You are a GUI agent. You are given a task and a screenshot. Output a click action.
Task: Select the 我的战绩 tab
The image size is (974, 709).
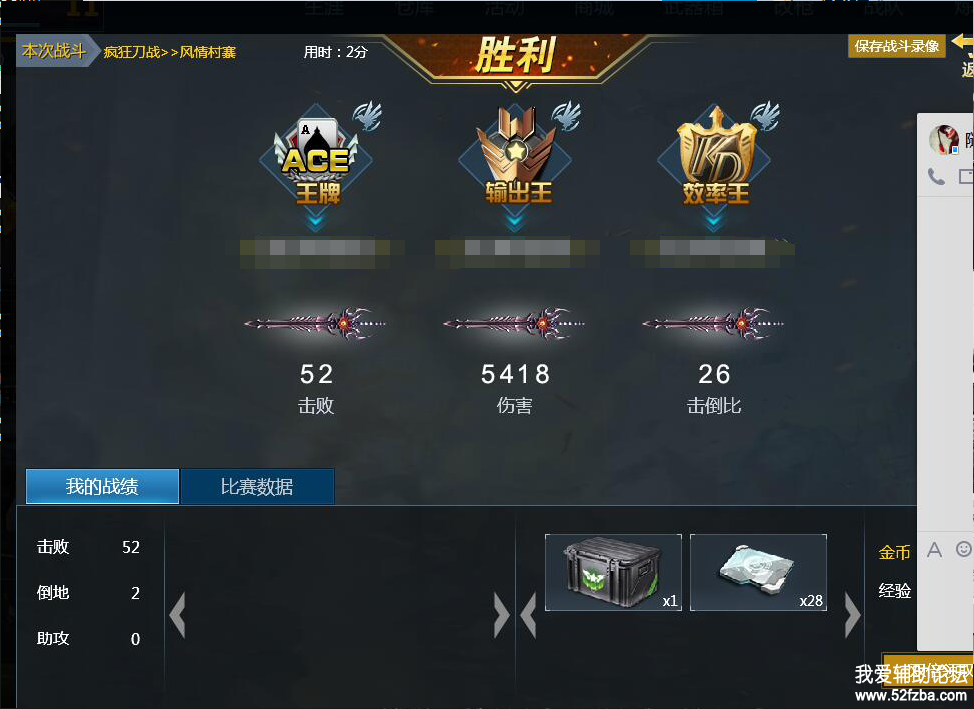click(102, 487)
